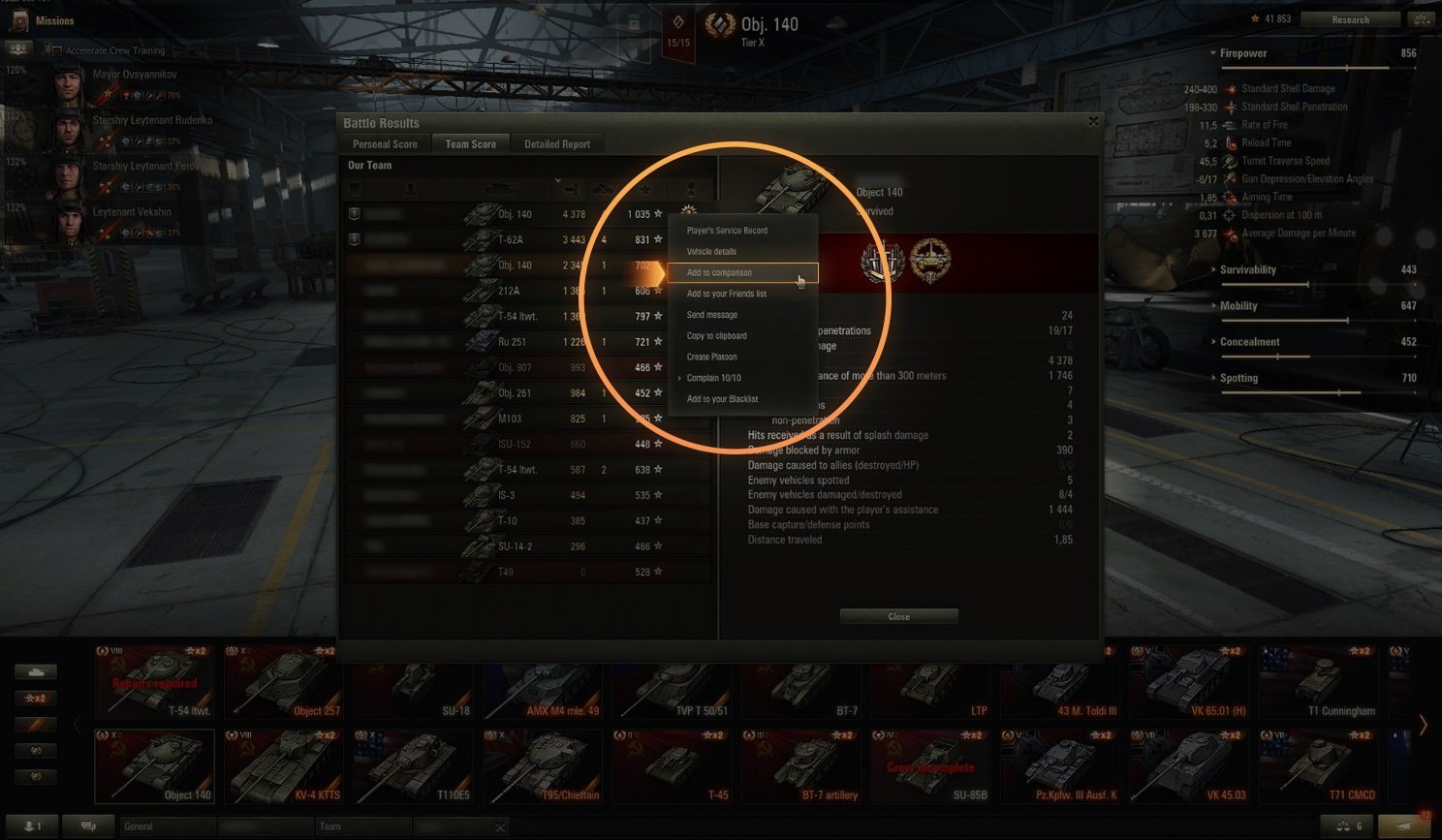The height and width of the screenshot is (840, 1442).
Task: Expand the Survivability stats section
Action: pyautogui.click(x=1248, y=270)
